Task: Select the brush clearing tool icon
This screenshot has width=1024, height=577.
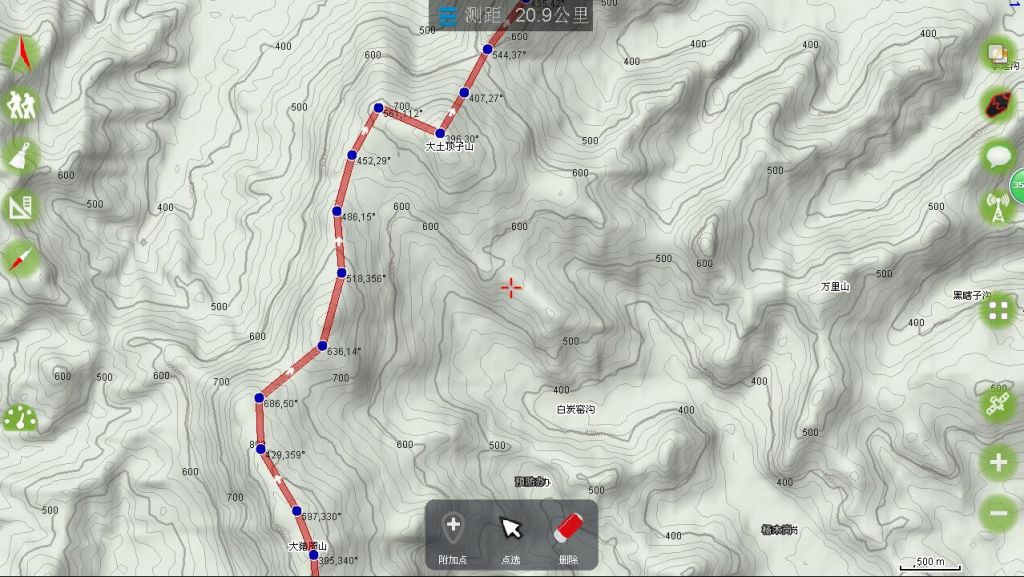Action: 21,155
